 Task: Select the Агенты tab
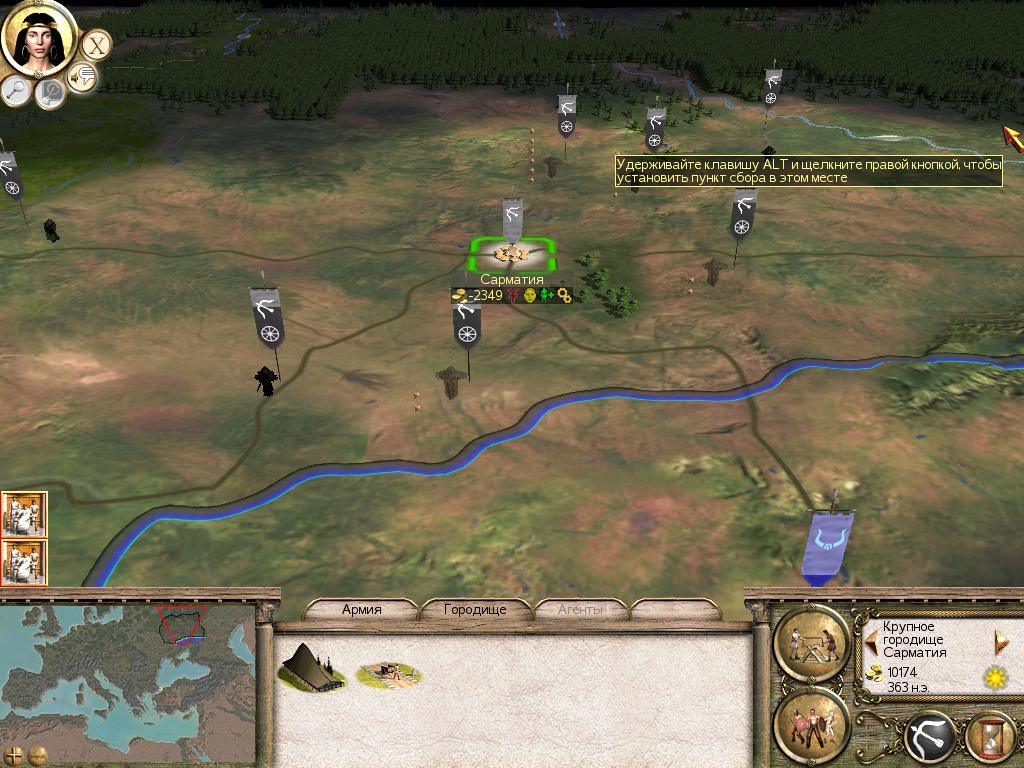click(x=580, y=609)
